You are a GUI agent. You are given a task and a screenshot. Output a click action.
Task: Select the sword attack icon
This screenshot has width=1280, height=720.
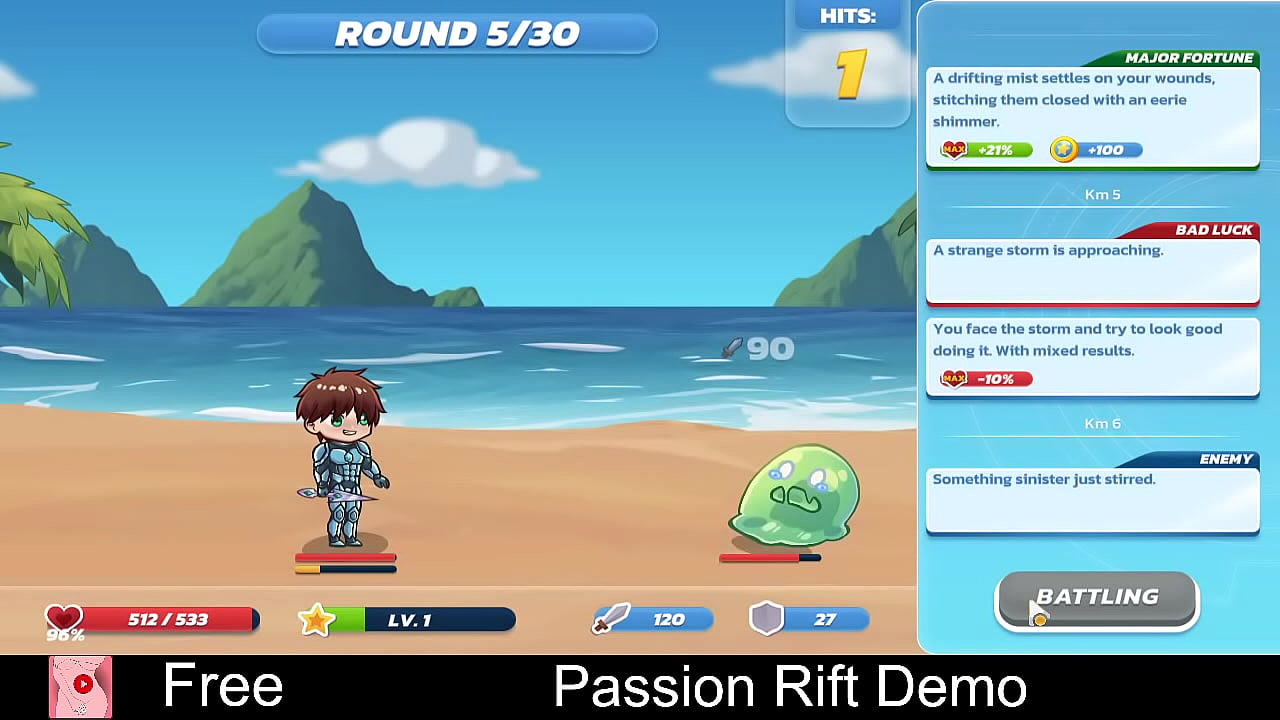click(x=614, y=619)
